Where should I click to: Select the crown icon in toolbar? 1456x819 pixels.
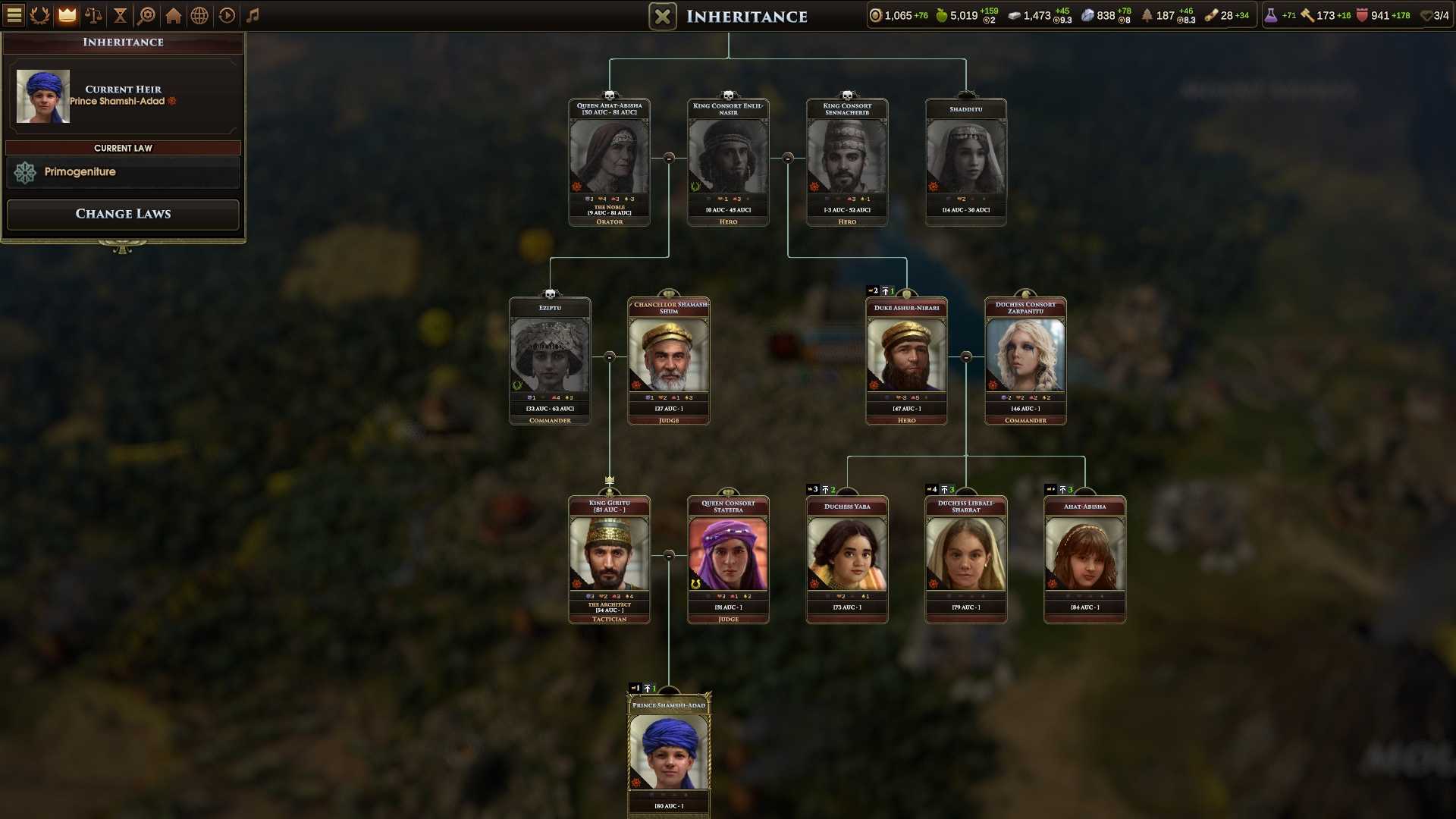[x=67, y=15]
